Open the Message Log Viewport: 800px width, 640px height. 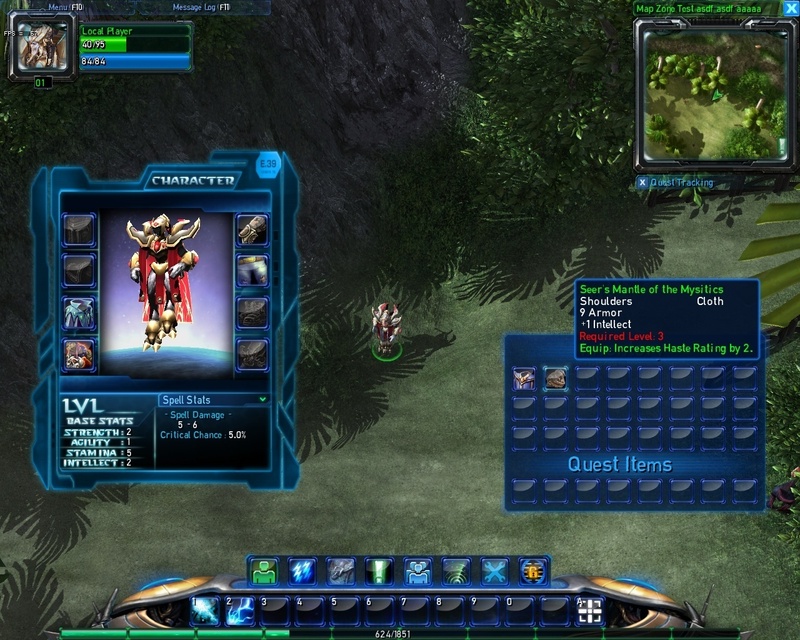[202, 7]
